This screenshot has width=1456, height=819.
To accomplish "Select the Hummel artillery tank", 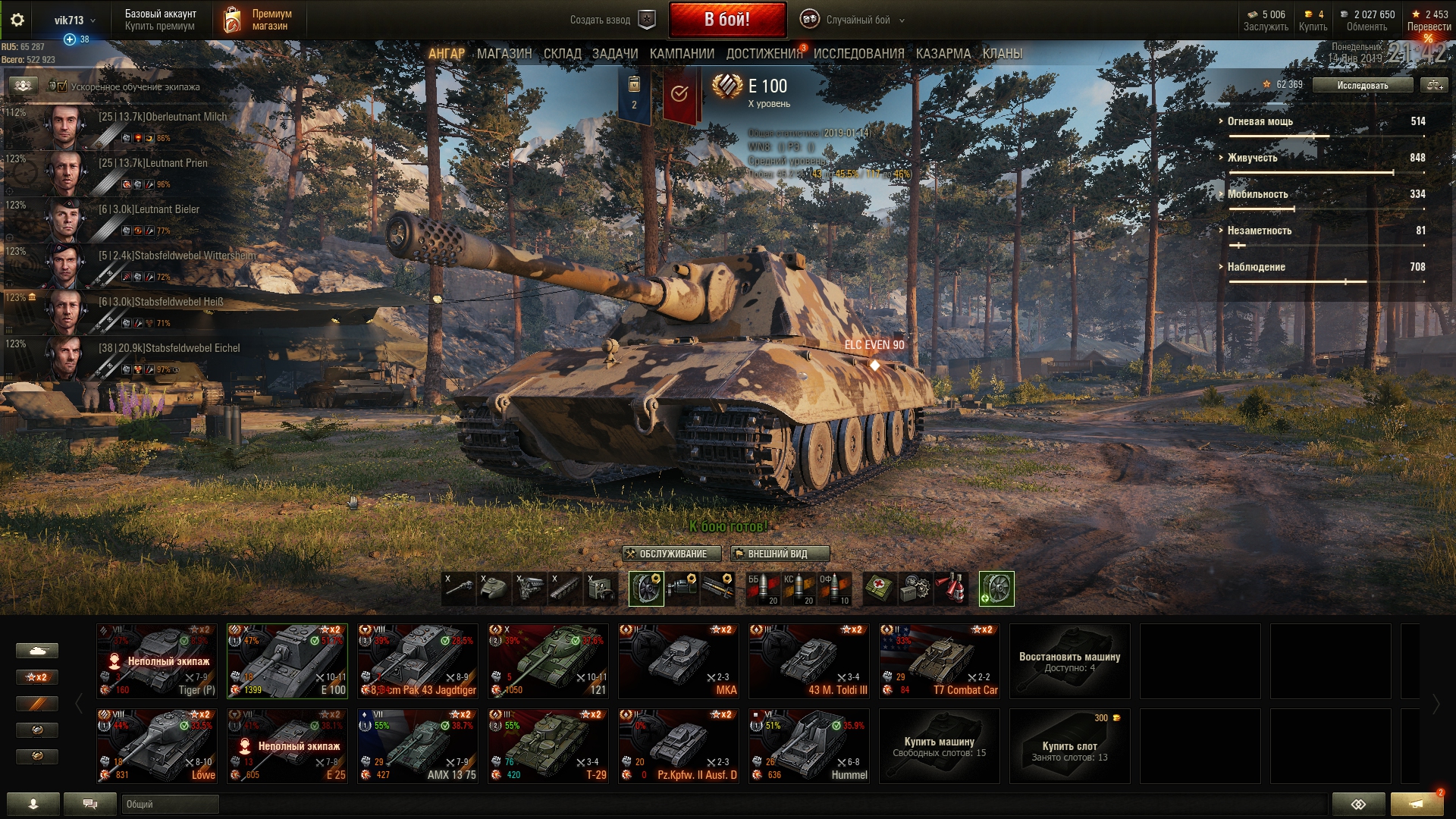I will click(809, 745).
